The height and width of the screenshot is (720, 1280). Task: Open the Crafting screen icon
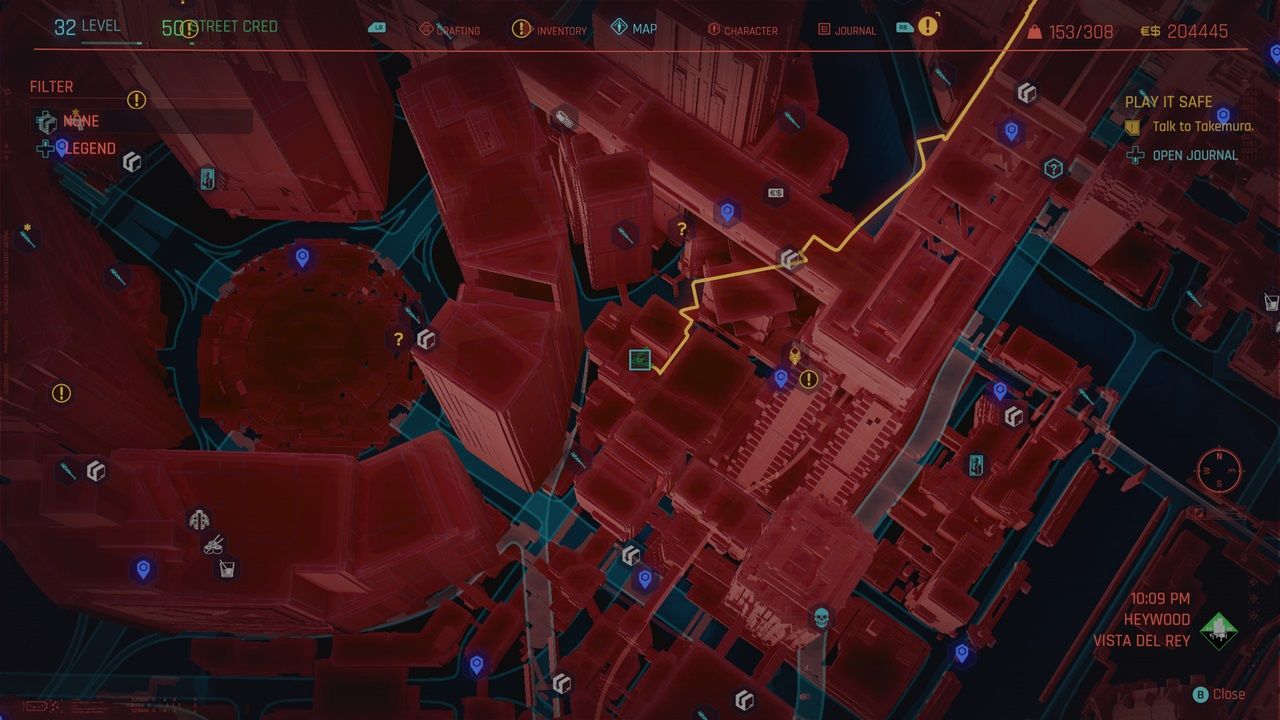(427, 29)
